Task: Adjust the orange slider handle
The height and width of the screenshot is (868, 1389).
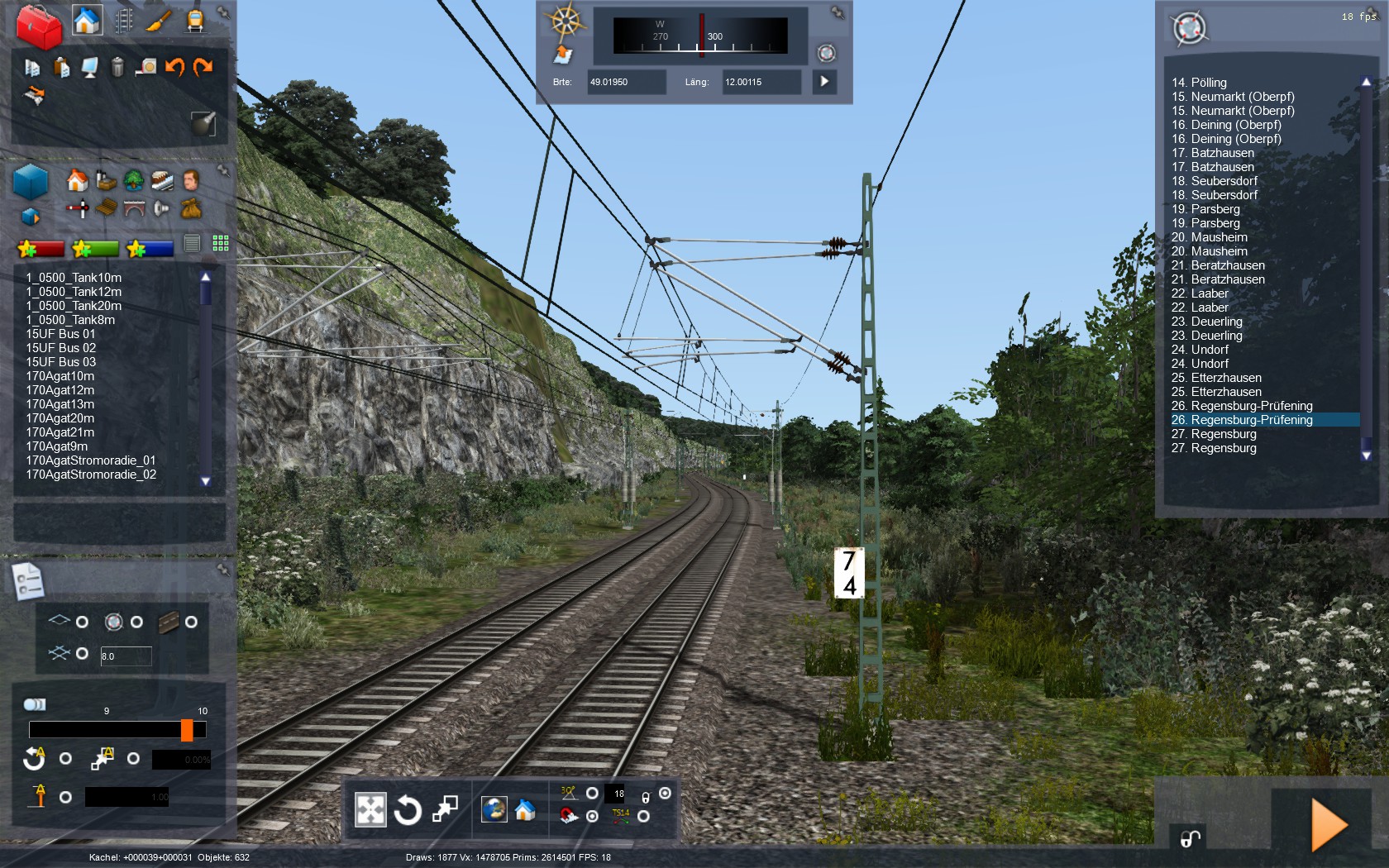Action: point(187,730)
